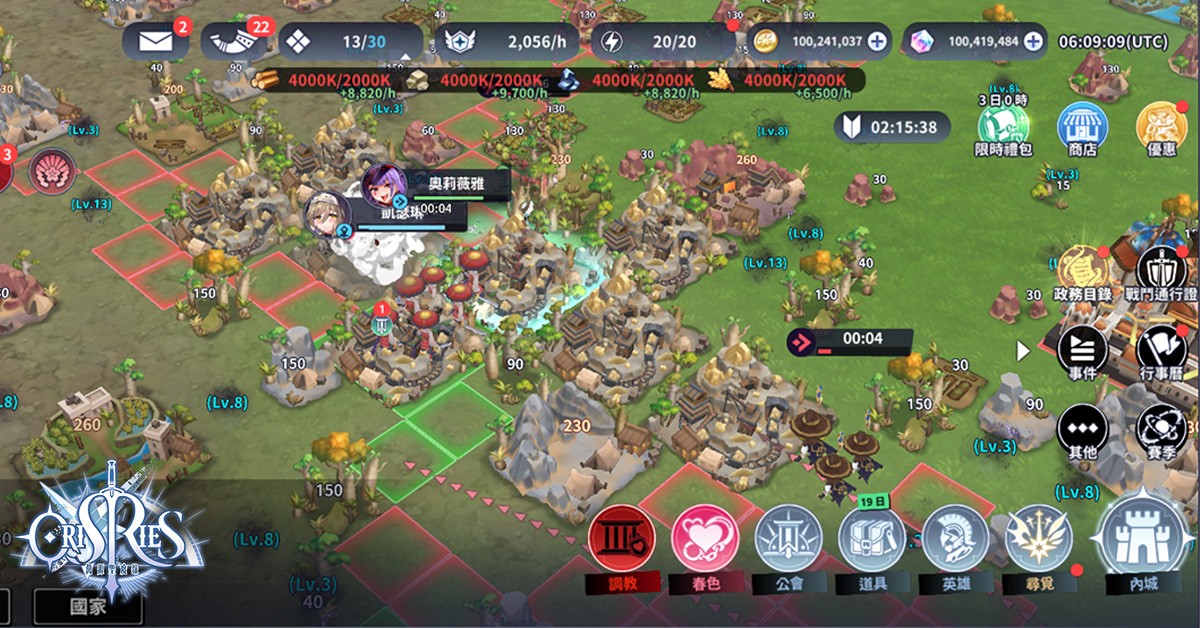Image resolution: width=1200 pixels, height=628 pixels.
Task: Open the 限時禮包 limited-time gift pack
Action: (1003, 128)
